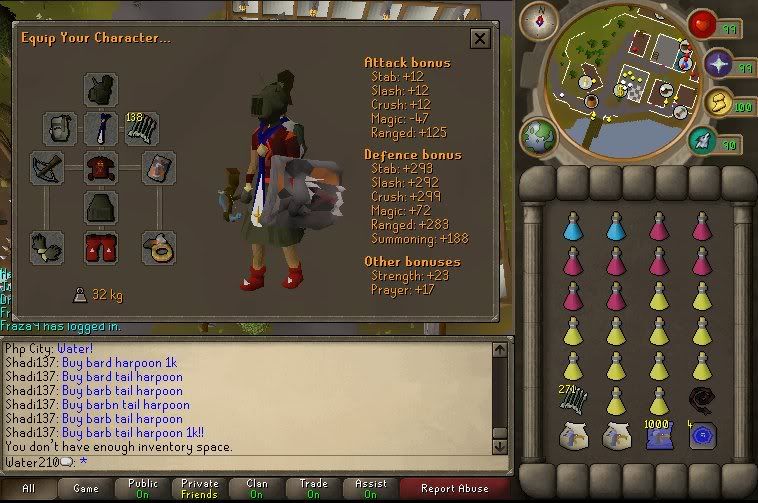Select the Trade chat tab

313,489
